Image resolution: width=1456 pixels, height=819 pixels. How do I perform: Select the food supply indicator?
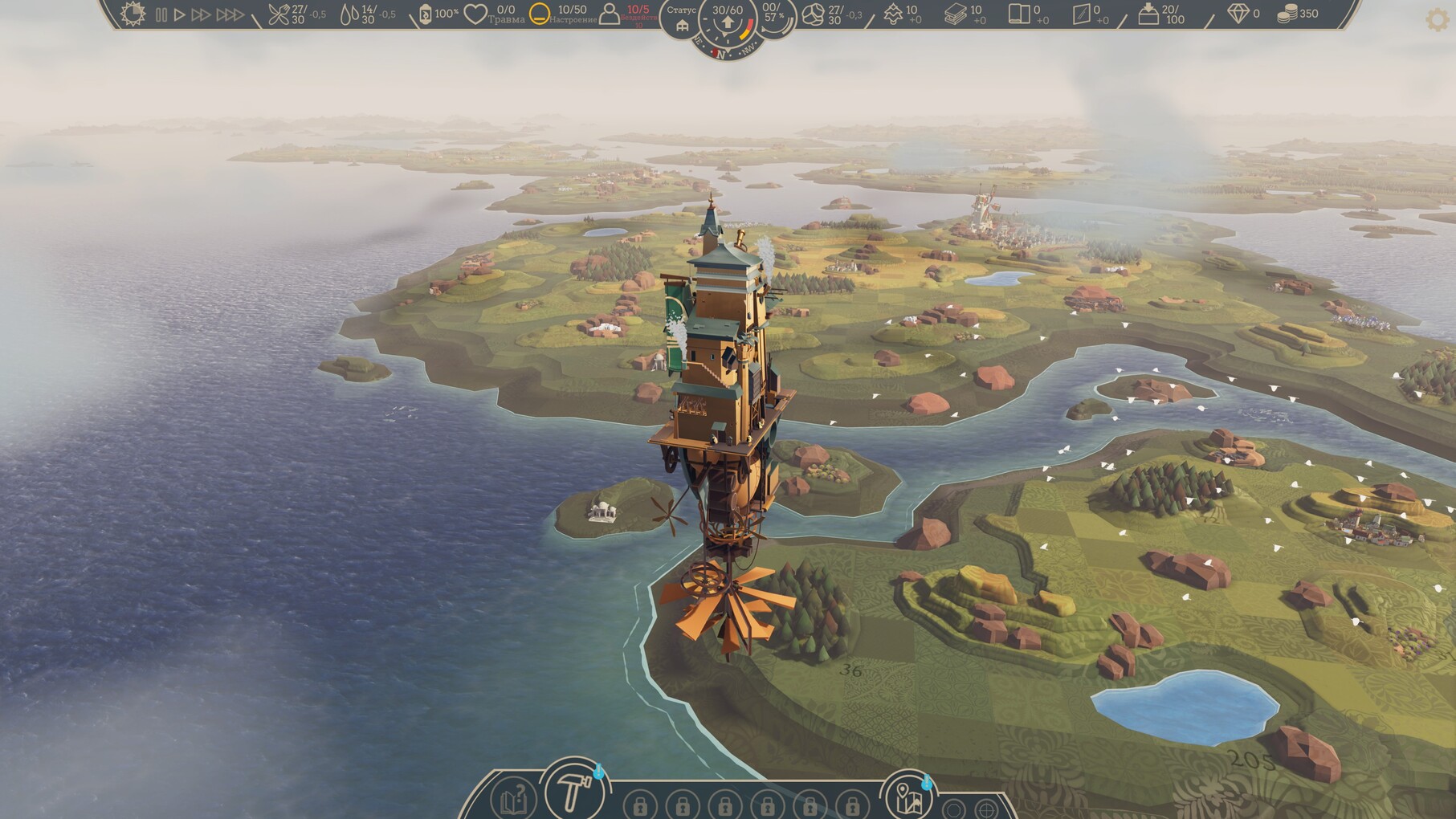[x=279, y=14]
